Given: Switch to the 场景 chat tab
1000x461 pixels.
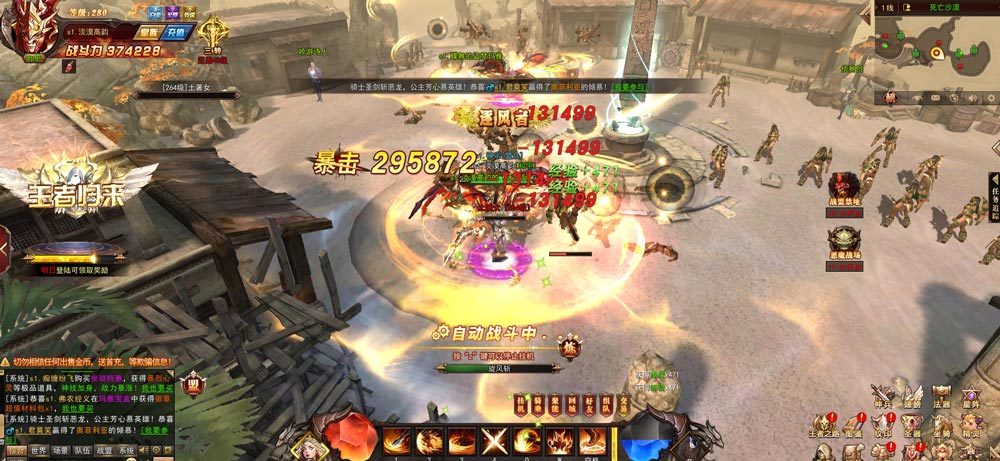Looking at the screenshot, I should [60, 451].
